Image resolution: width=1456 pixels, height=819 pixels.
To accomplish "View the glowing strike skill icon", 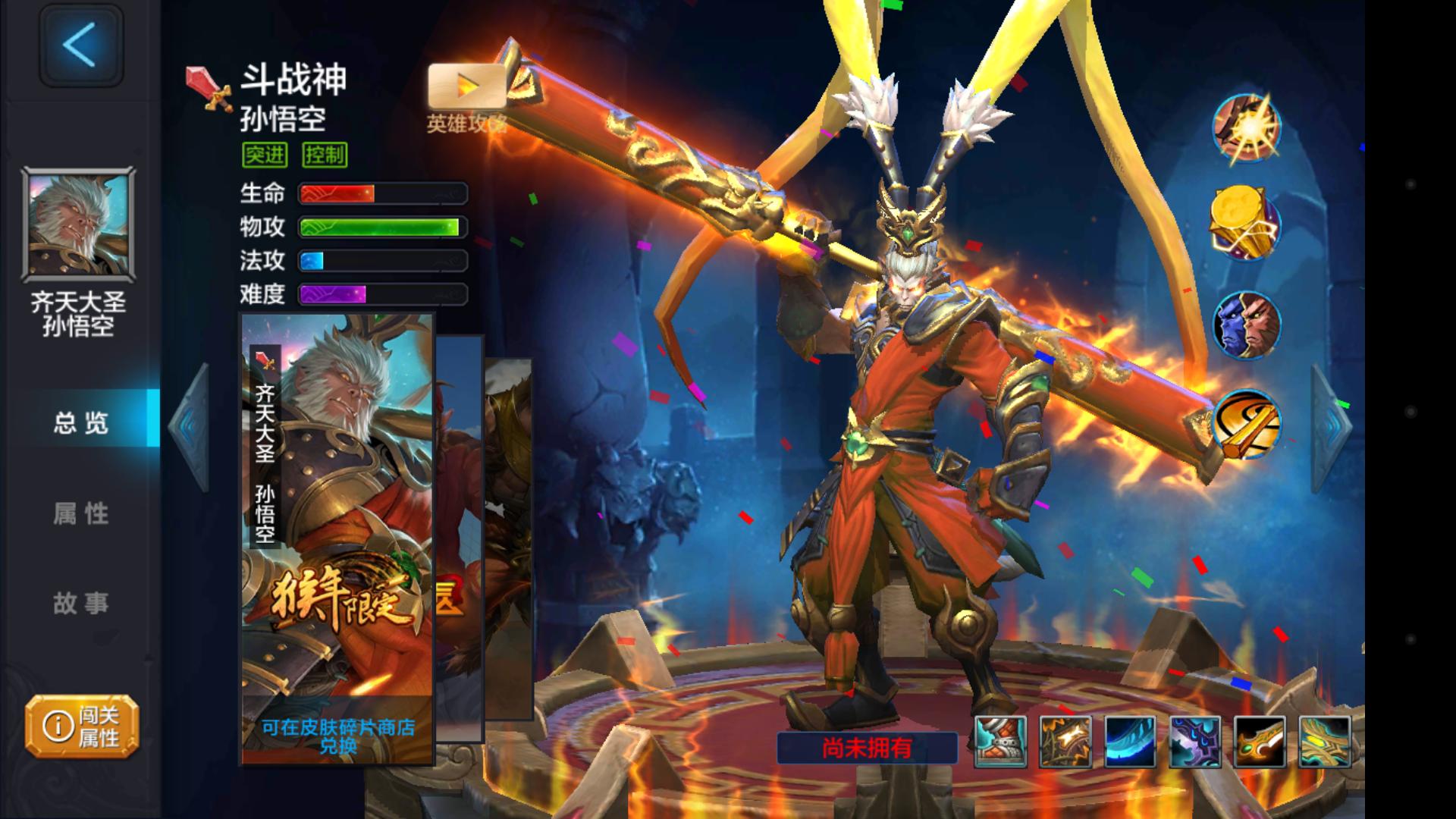I will [x=1246, y=127].
